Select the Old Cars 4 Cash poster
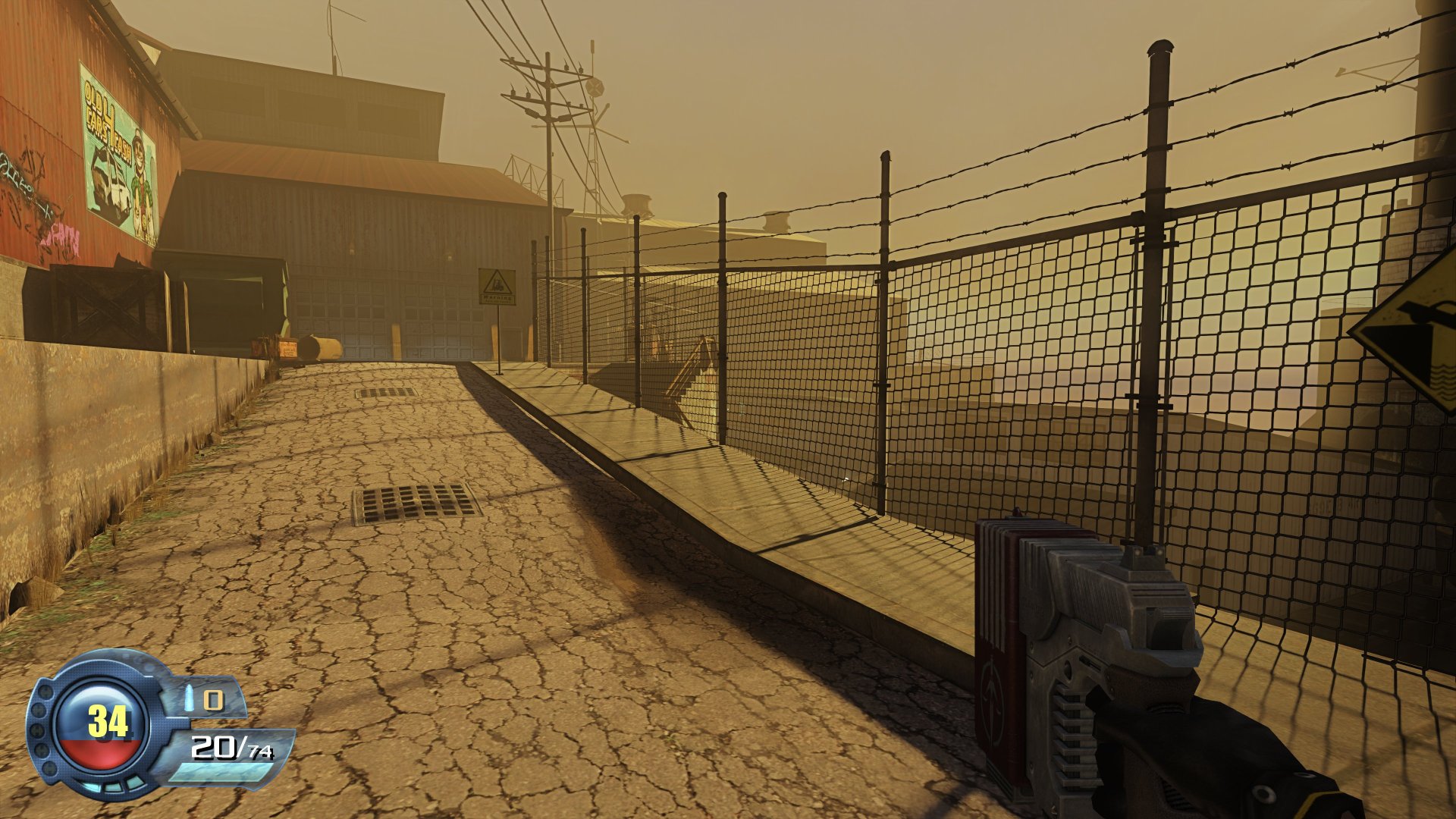 [x=120, y=150]
